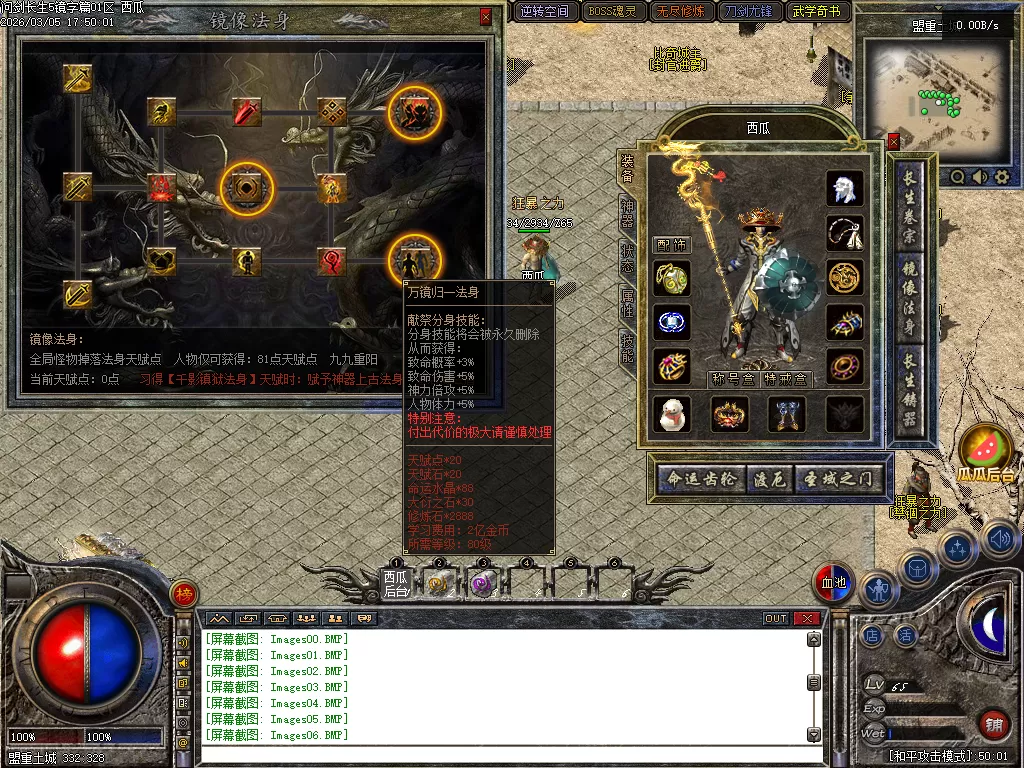Close the character equipment panel

pos(893,141)
